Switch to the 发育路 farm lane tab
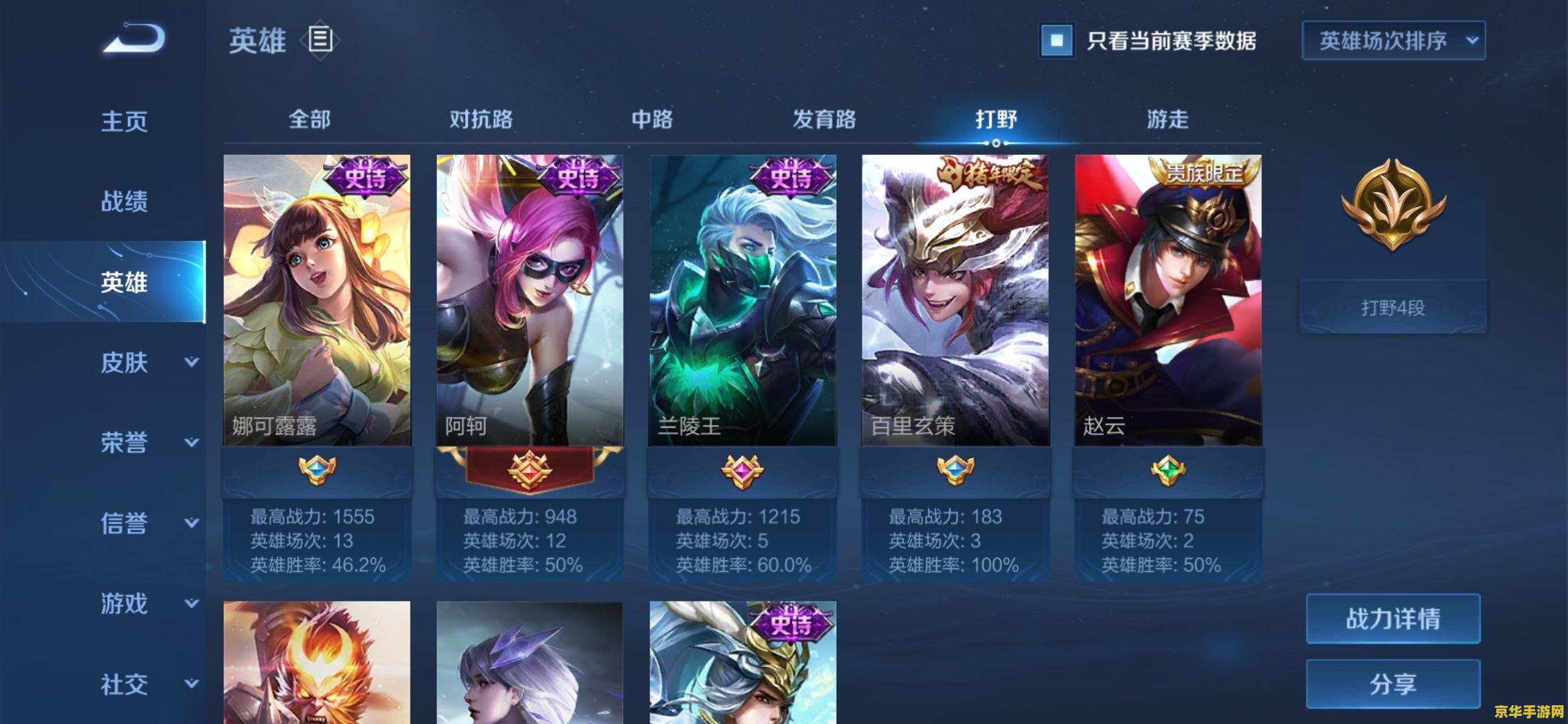This screenshot has width=1568, height=724. [824, 119]
